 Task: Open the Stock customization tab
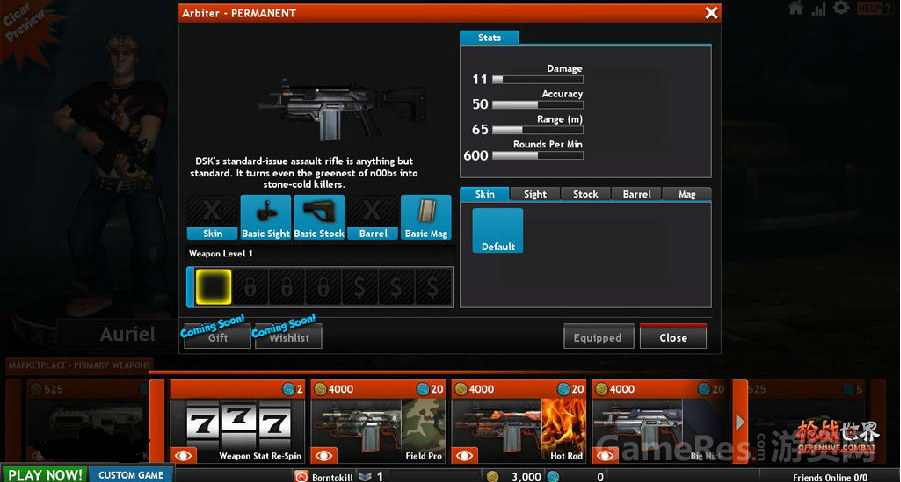(585, 194)
